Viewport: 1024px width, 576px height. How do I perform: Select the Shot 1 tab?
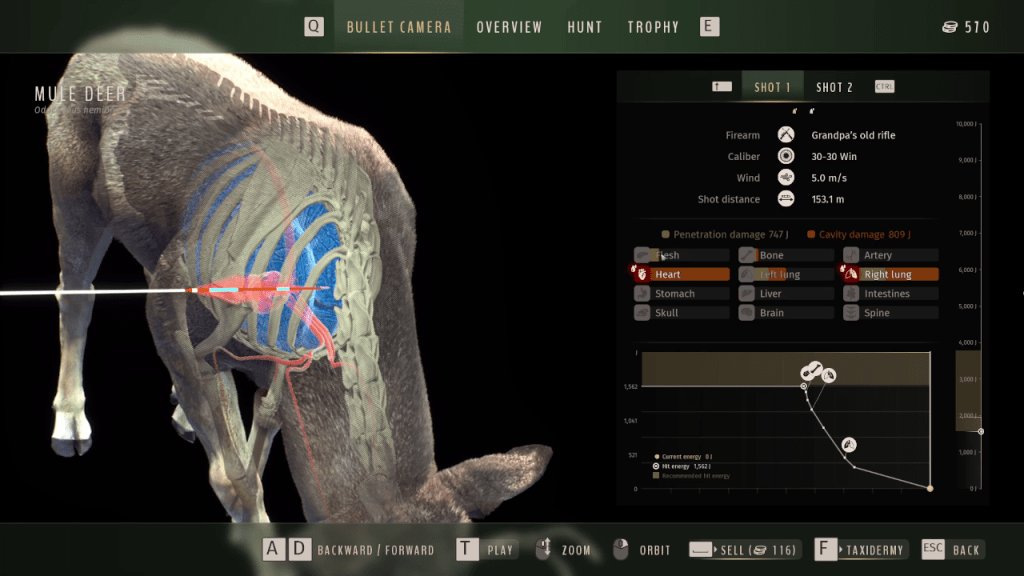[x=772, y=87]
